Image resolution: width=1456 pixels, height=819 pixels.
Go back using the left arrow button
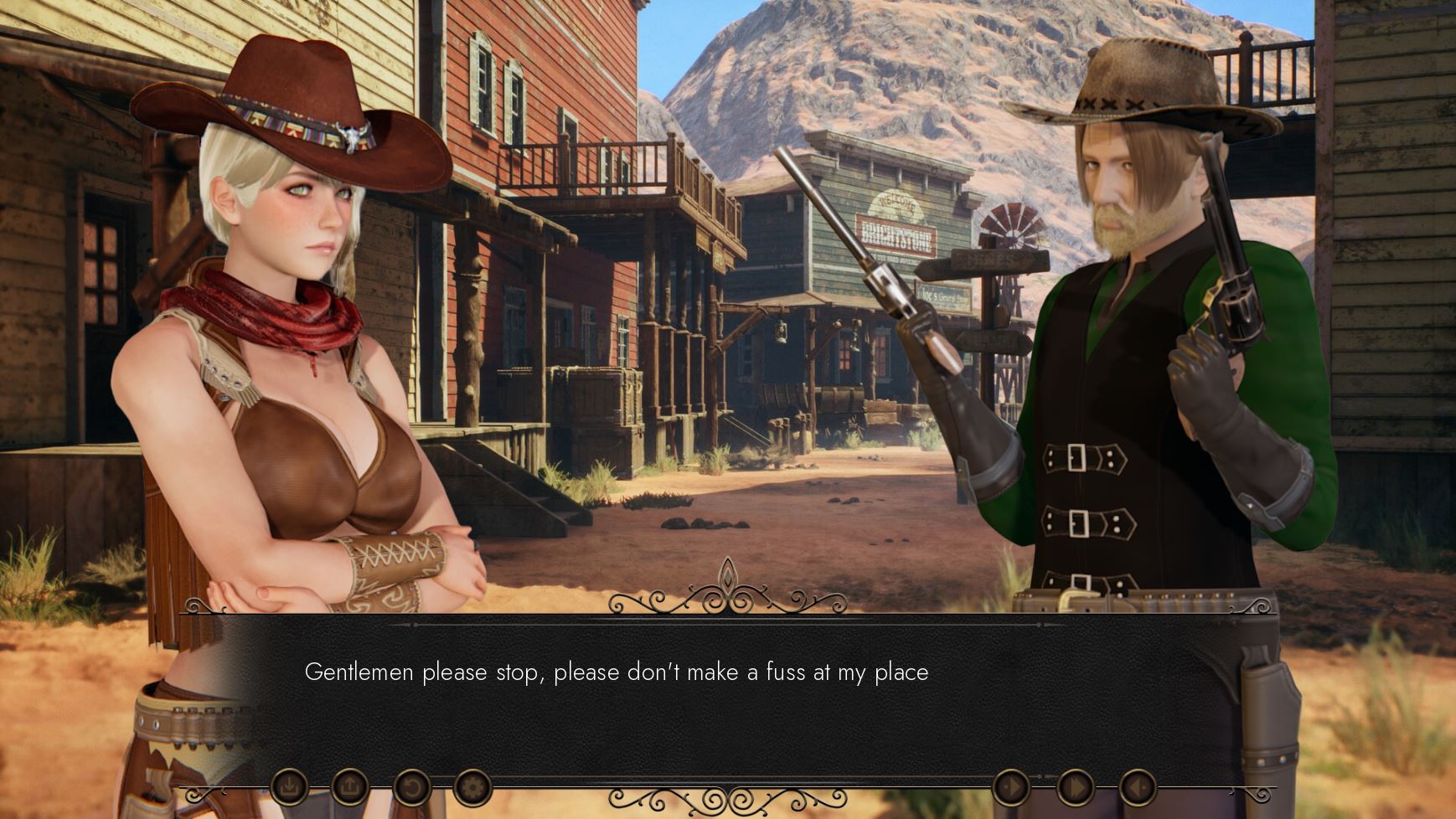(x=1138, y=787)
